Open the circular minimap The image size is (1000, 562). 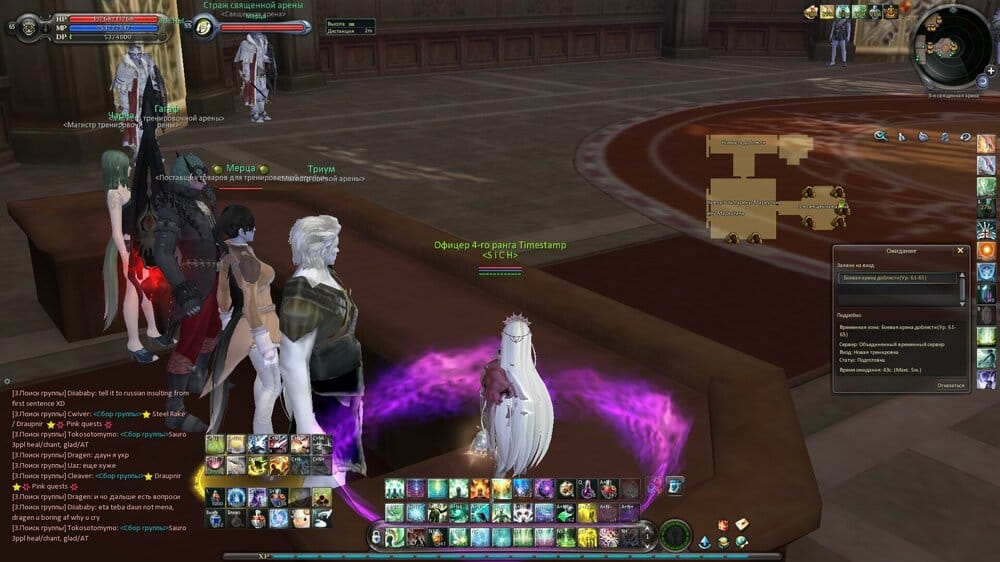point(953,47)
